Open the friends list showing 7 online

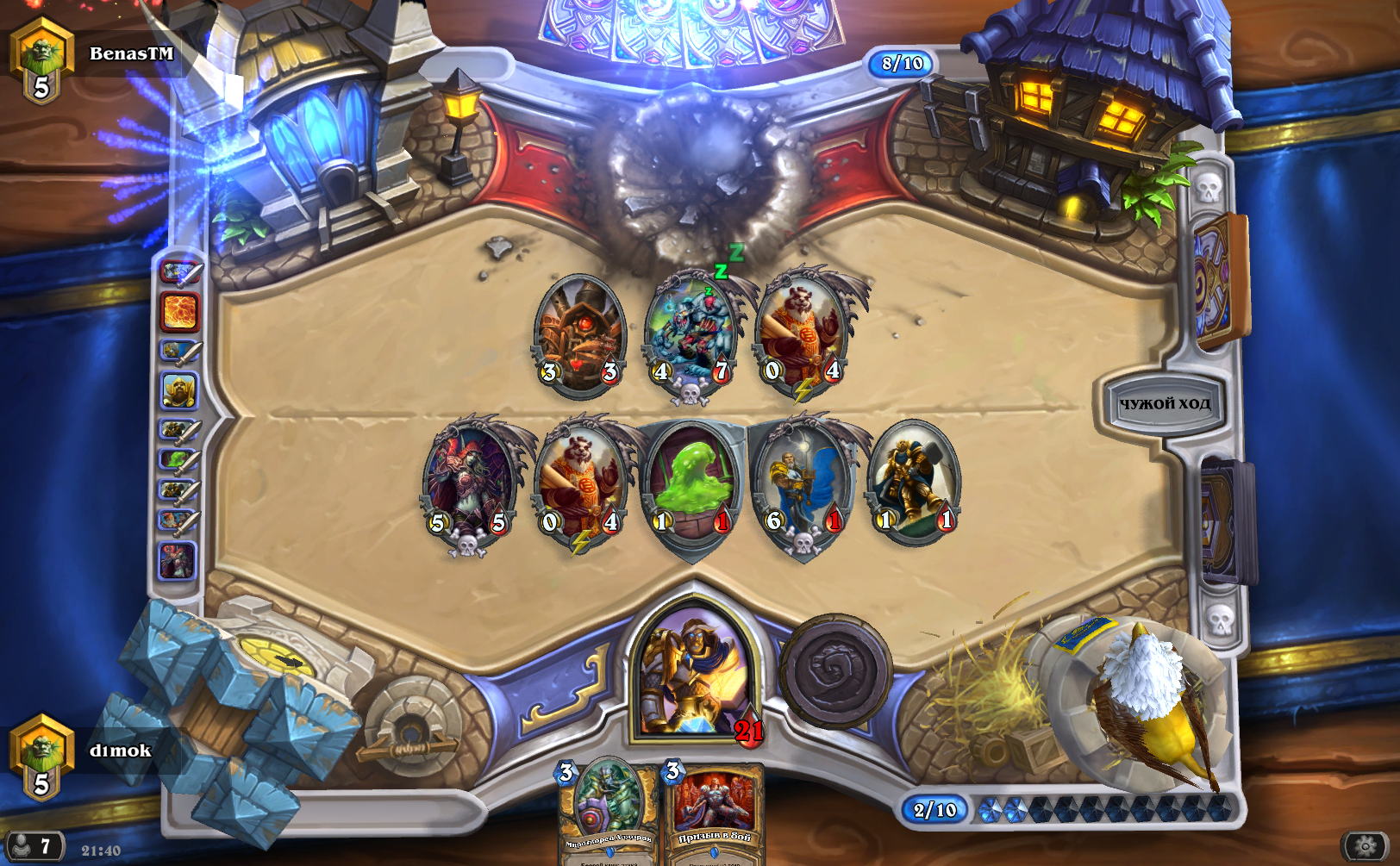pos(34,846)
